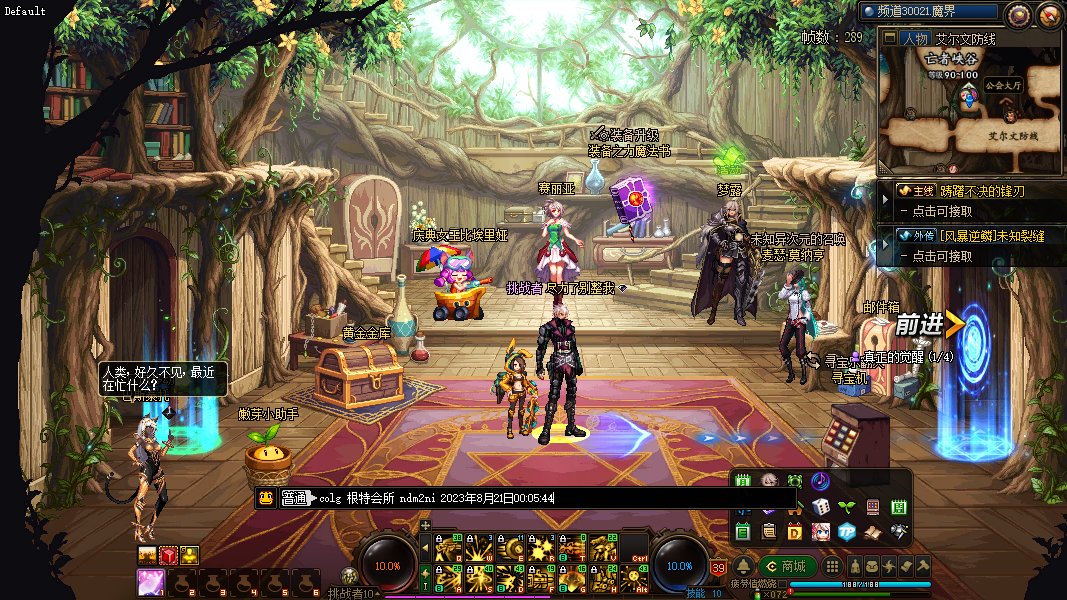Click the white dice icon
This screenshot has width=1067, height=600.
coord(821,507)
